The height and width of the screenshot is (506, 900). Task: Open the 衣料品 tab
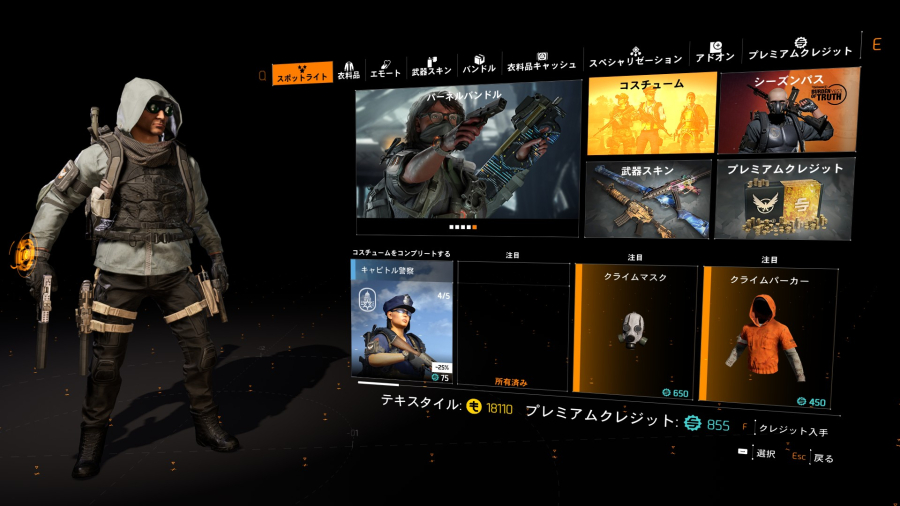(349, 70)
